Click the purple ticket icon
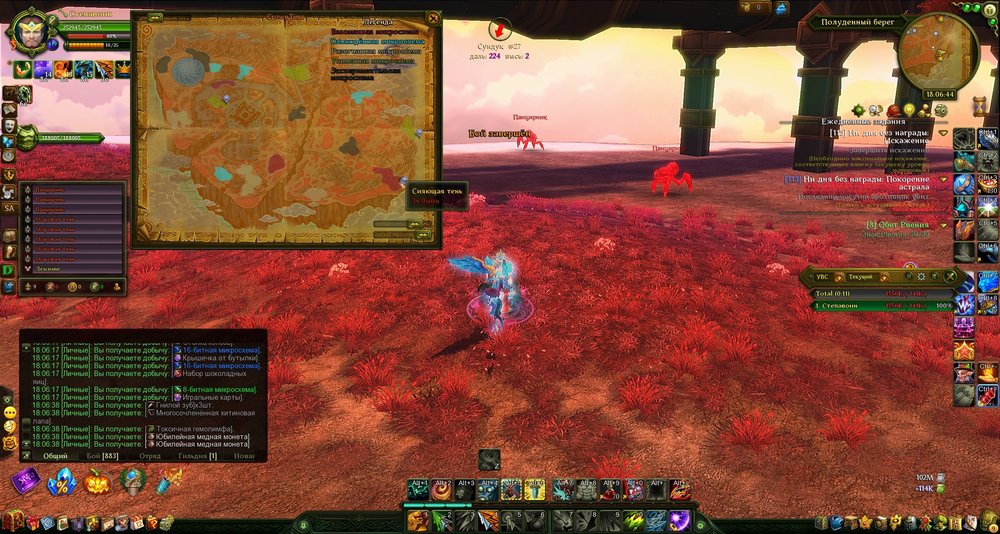This screenshot has height=534, width=1000. [x=25, y=482]
